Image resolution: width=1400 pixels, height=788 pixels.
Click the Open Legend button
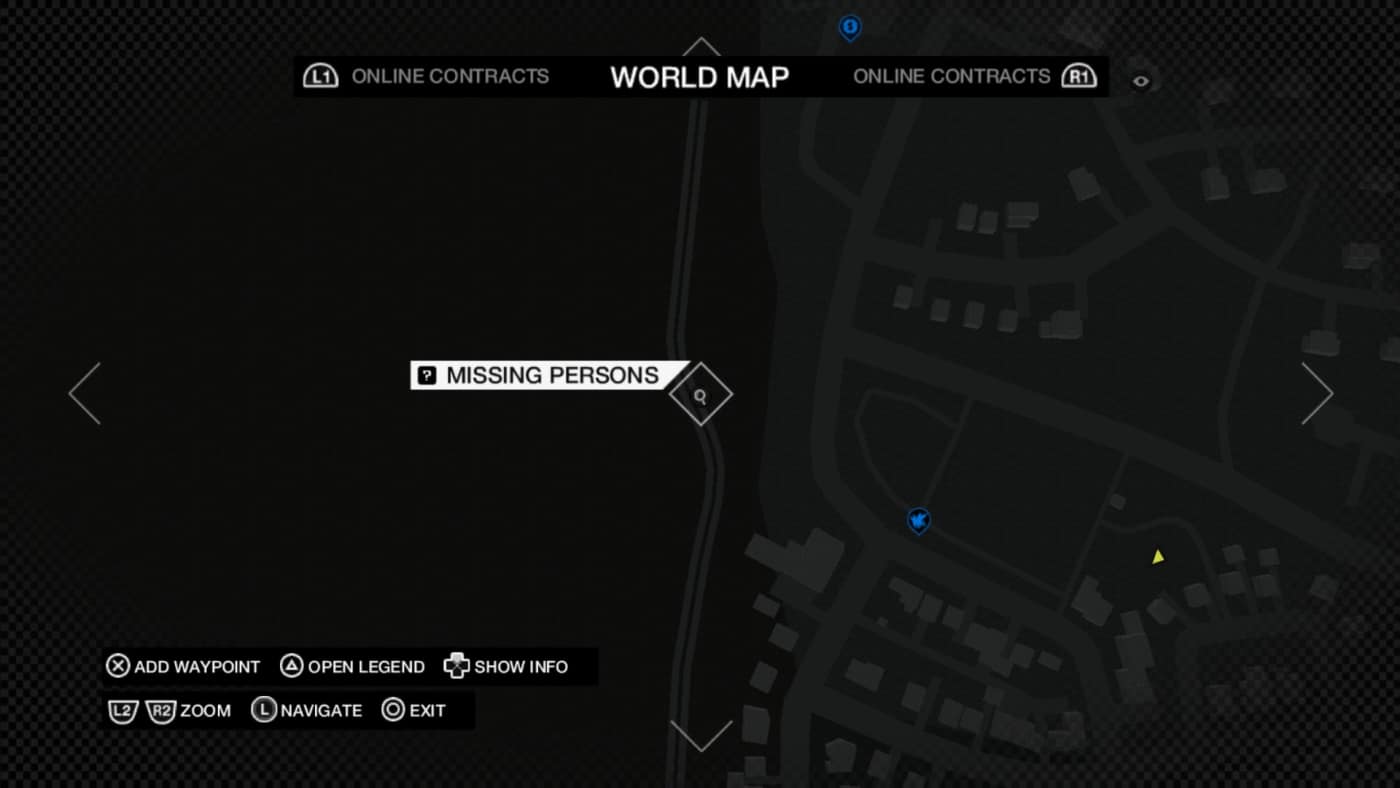[352, 666]
